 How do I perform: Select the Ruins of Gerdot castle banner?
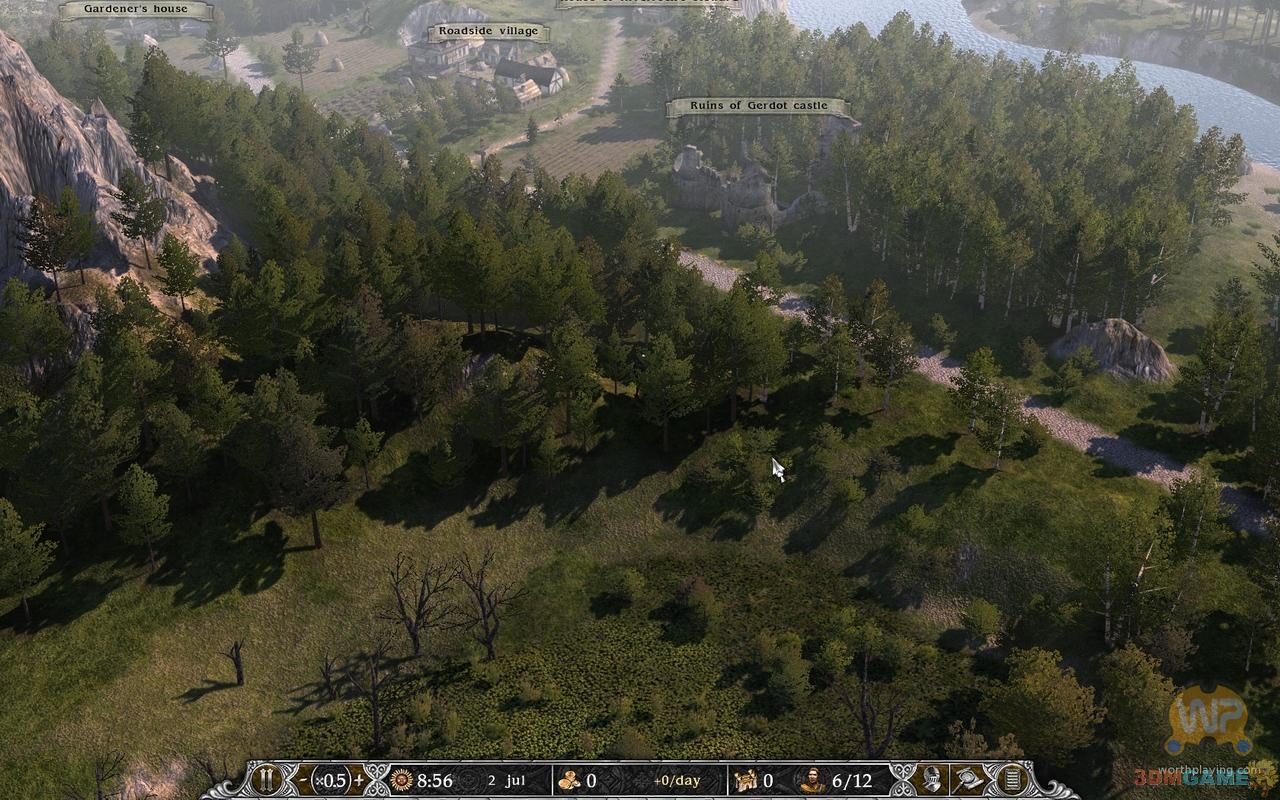pyautogui.click(x=757, y=107)
